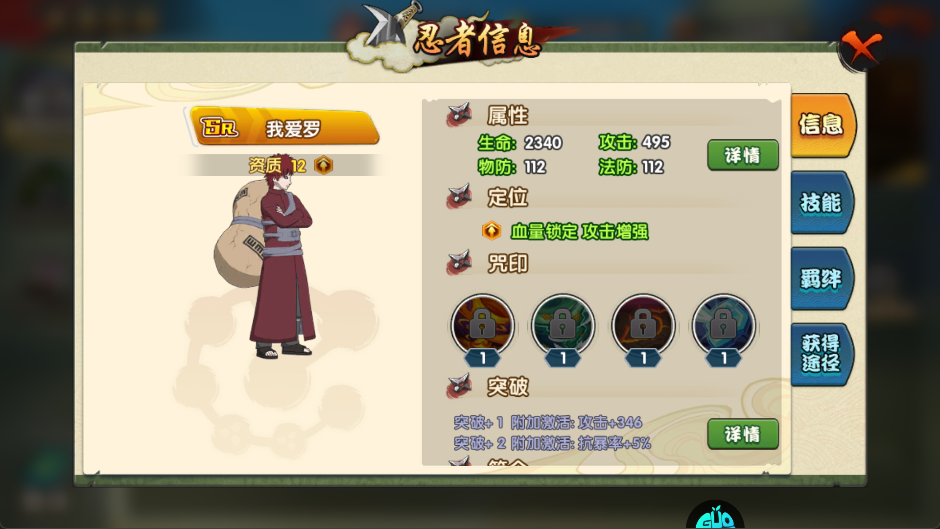Viewport: 940px width, 529px height.
Task: Open the 技能 skills tab
Action: (x=821, y=202)
